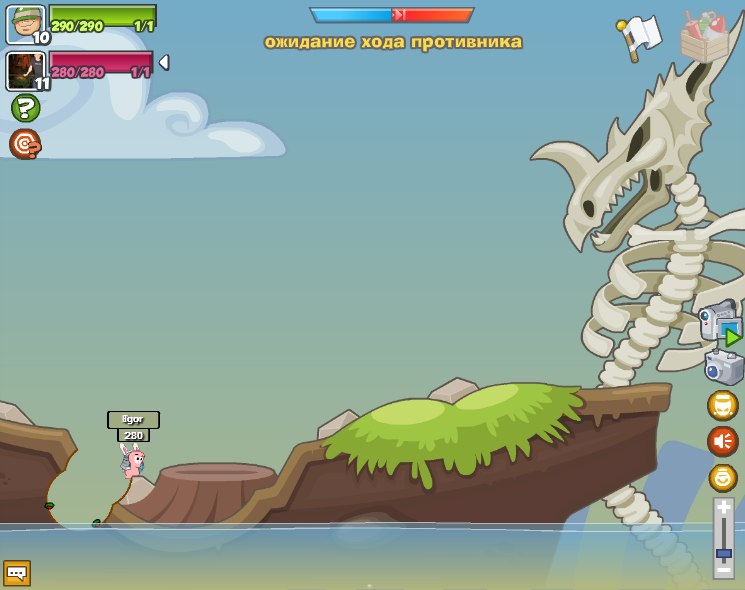This screenshot has height=590, width=745.
Task: Open the weapons crate inventory
Action: pos(704,36)
